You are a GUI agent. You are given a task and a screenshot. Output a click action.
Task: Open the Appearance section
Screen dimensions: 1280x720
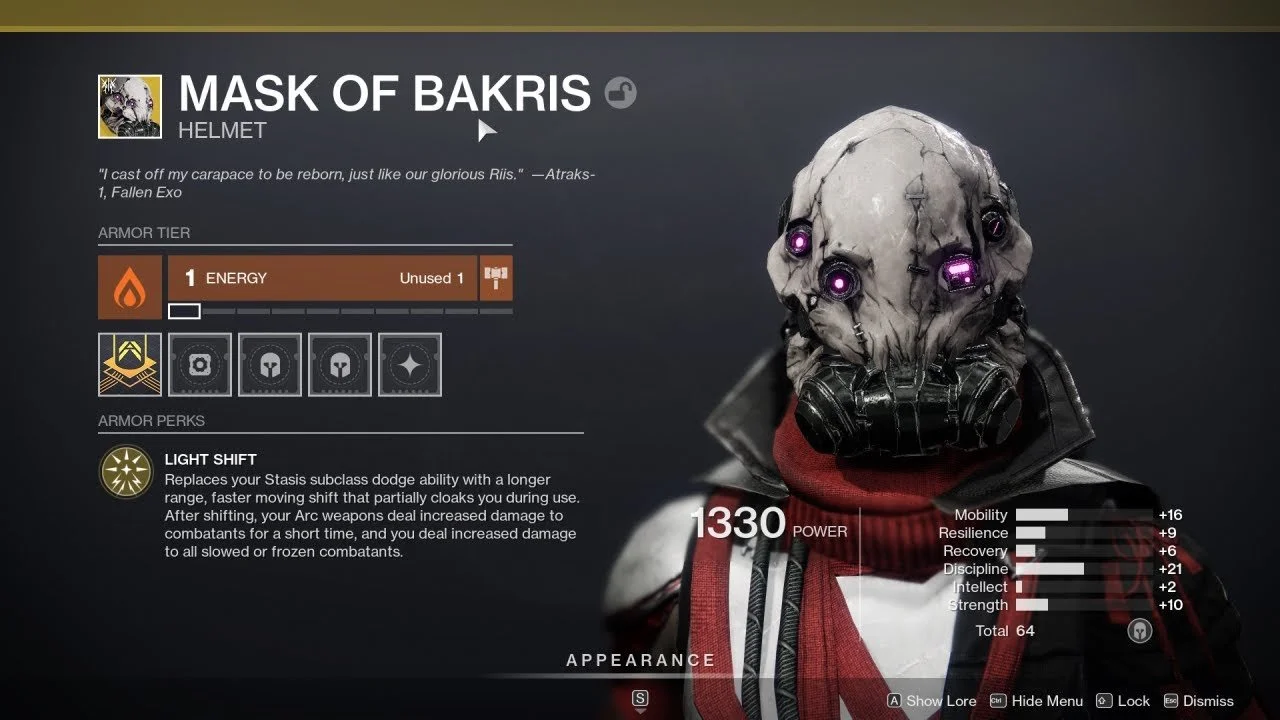point(640,660)
